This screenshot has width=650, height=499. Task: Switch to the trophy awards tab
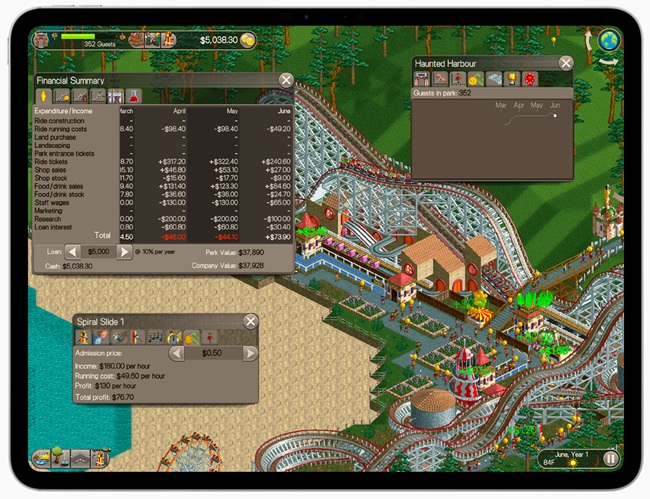[511, 78]
